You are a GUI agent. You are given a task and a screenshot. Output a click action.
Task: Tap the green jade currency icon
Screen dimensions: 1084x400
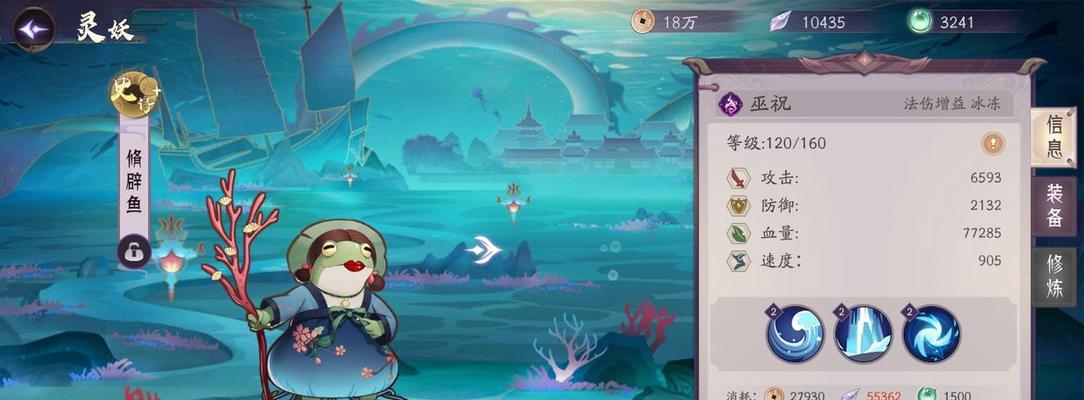point(920,21)
